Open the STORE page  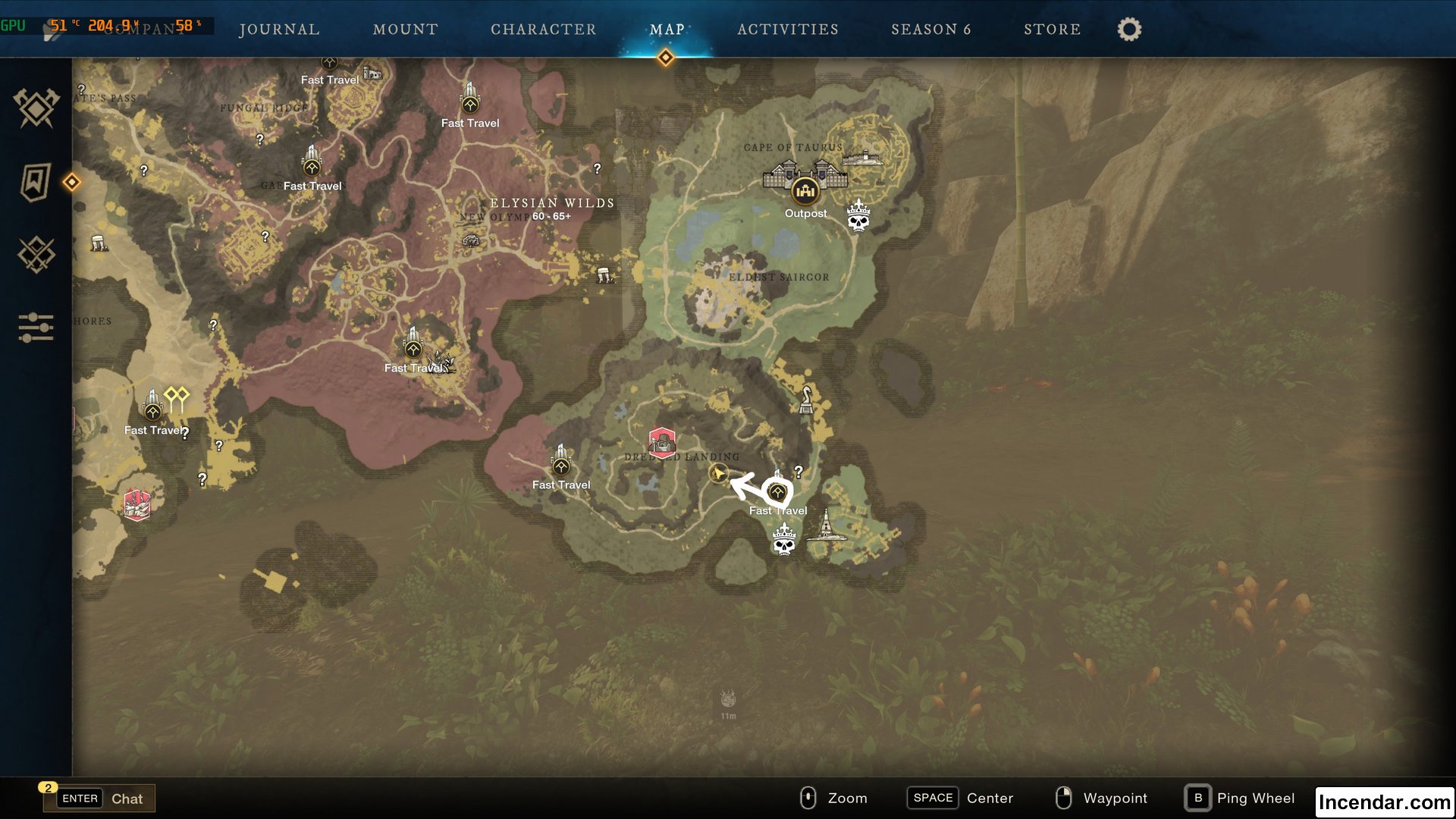click(1053, 30)
